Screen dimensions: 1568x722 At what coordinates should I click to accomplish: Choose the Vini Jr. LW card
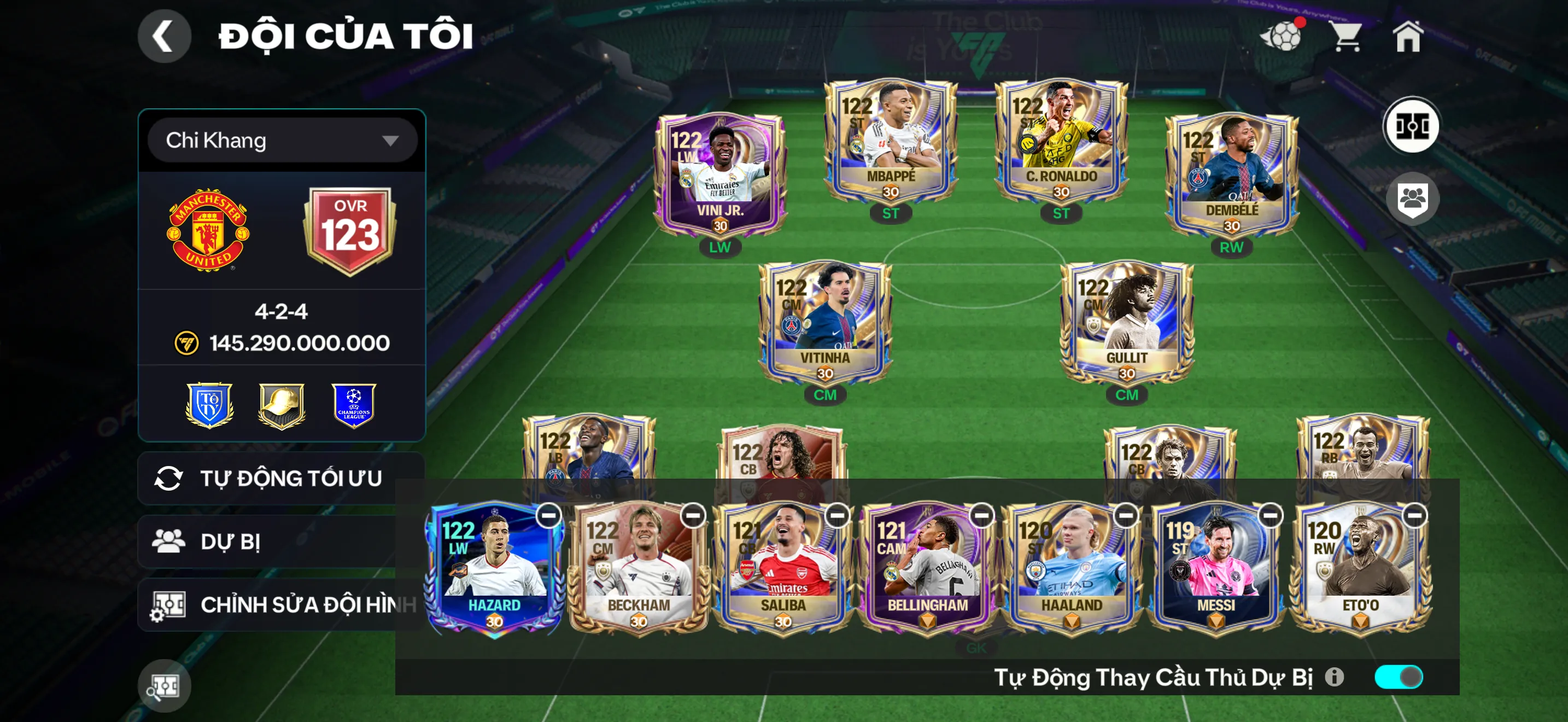coord(720,176)
